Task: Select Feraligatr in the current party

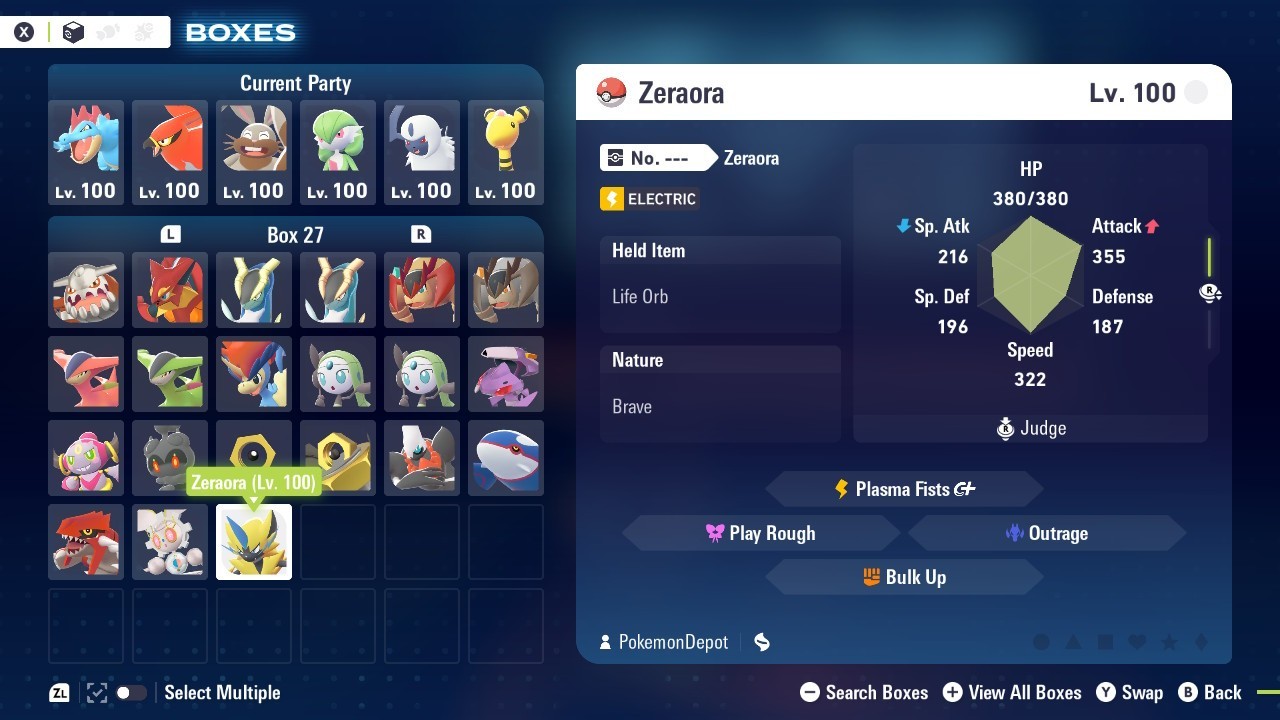Action: 86,151
